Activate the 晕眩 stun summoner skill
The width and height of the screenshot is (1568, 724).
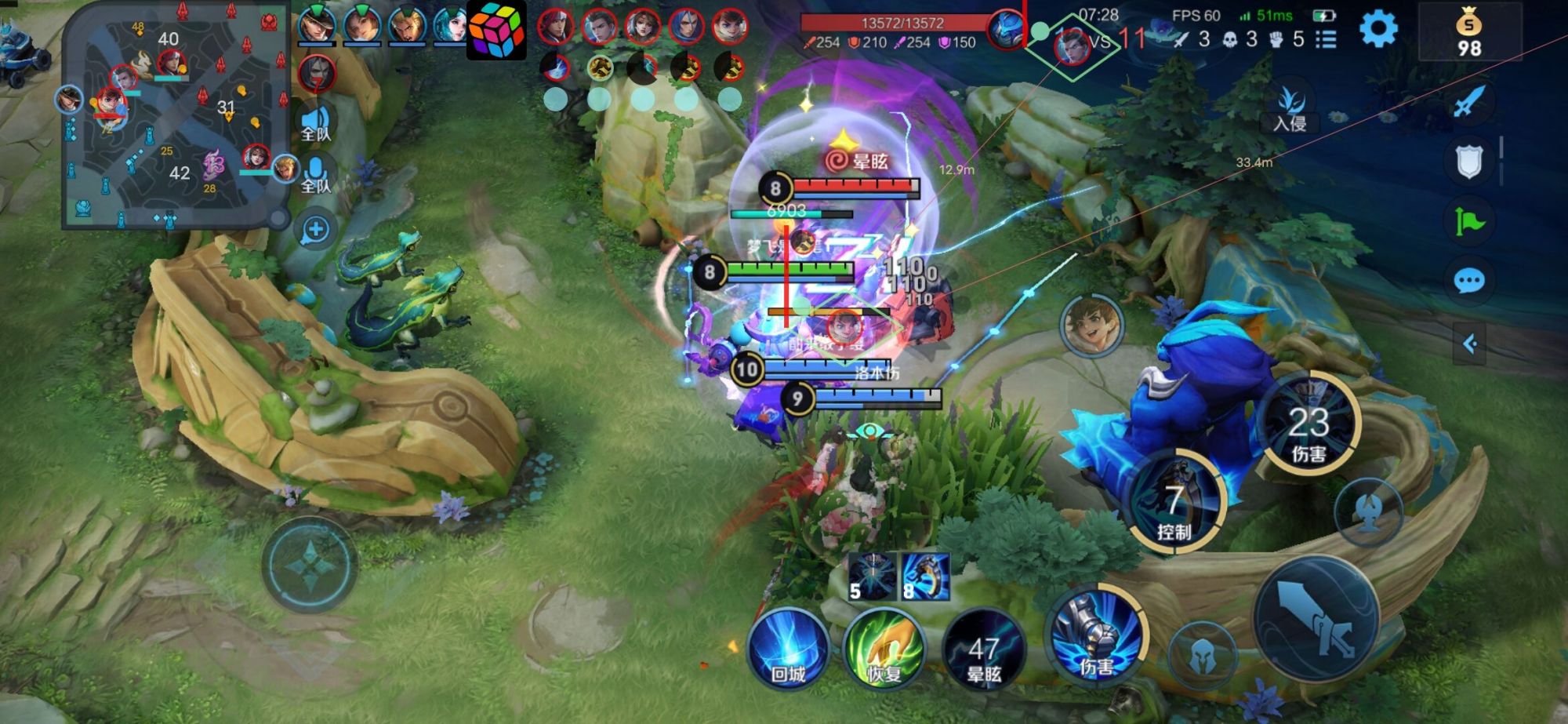(x=984, y=653)
